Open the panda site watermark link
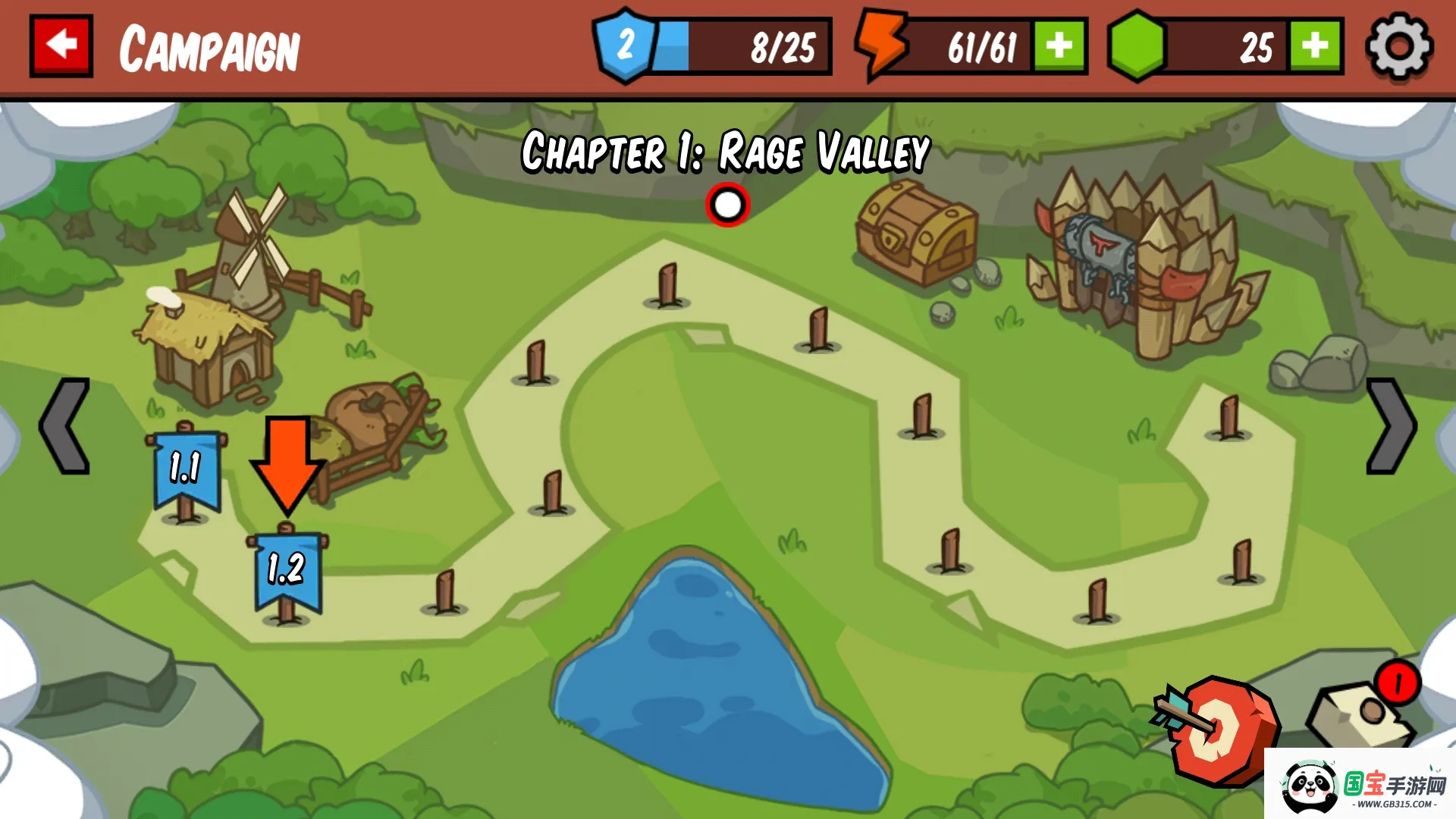The height and width of the screenshot is (819, 1456). click(1361, 785)
